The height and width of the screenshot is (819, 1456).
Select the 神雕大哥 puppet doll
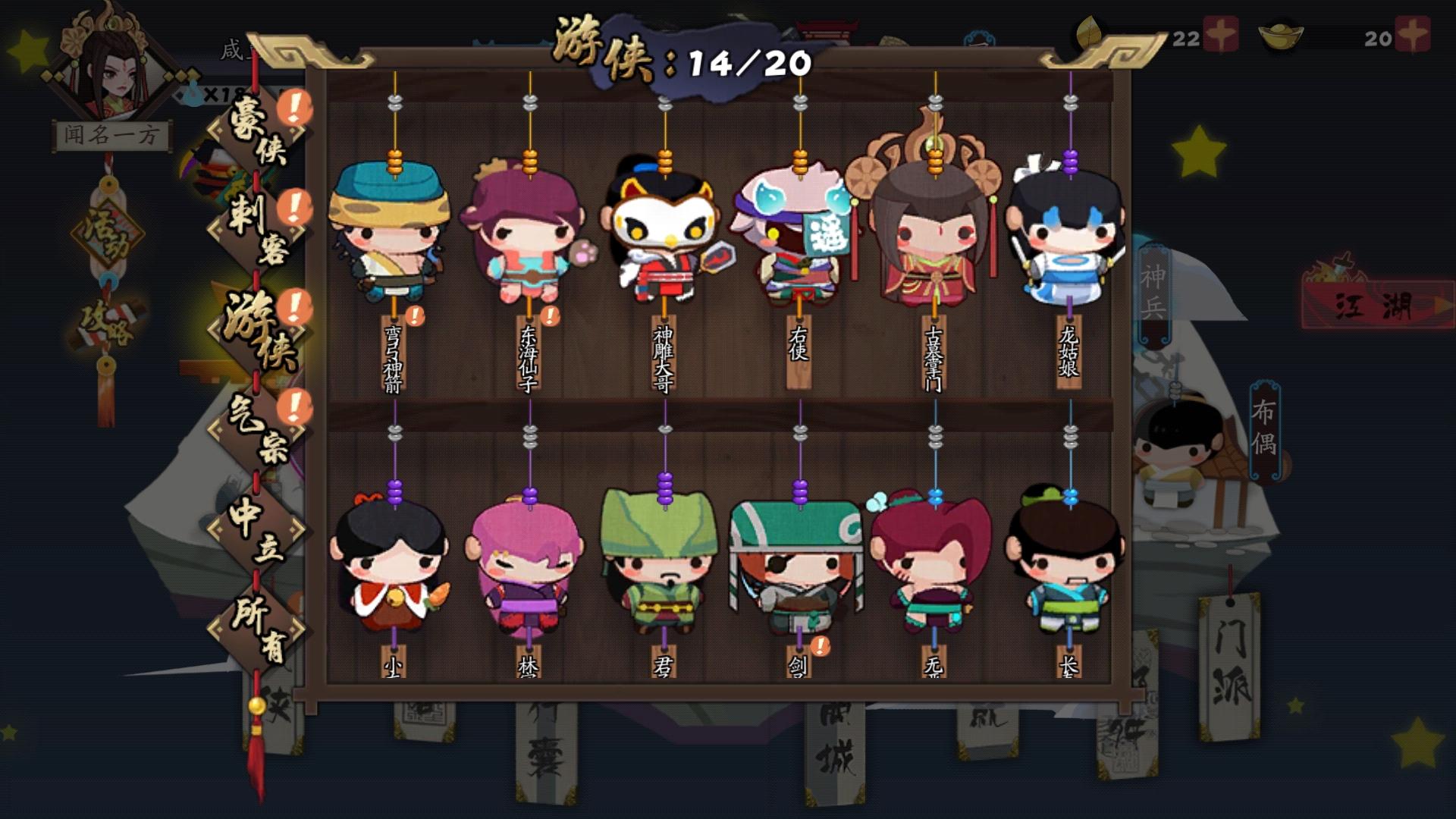664,235
